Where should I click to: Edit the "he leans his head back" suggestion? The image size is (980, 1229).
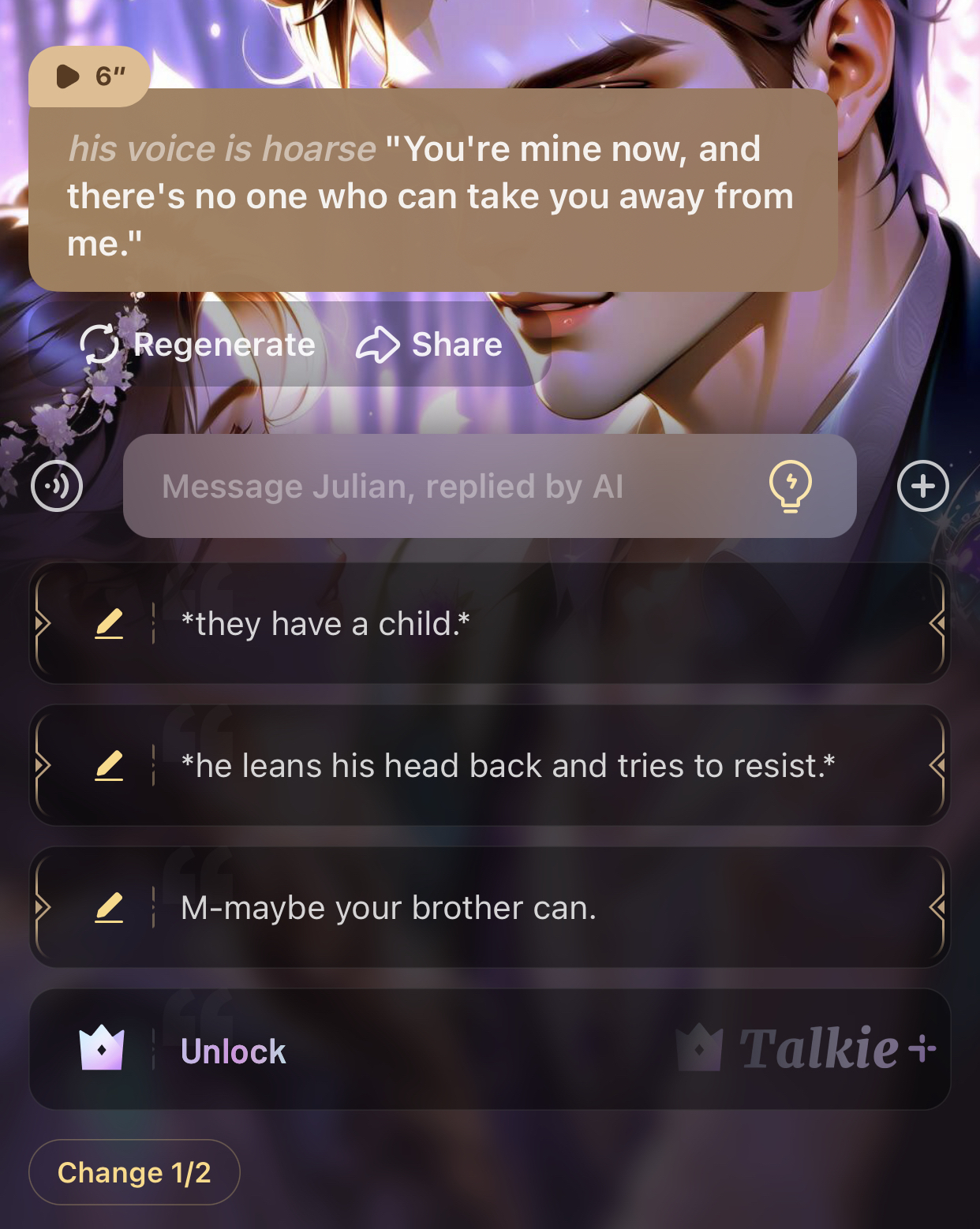(109, 766)
